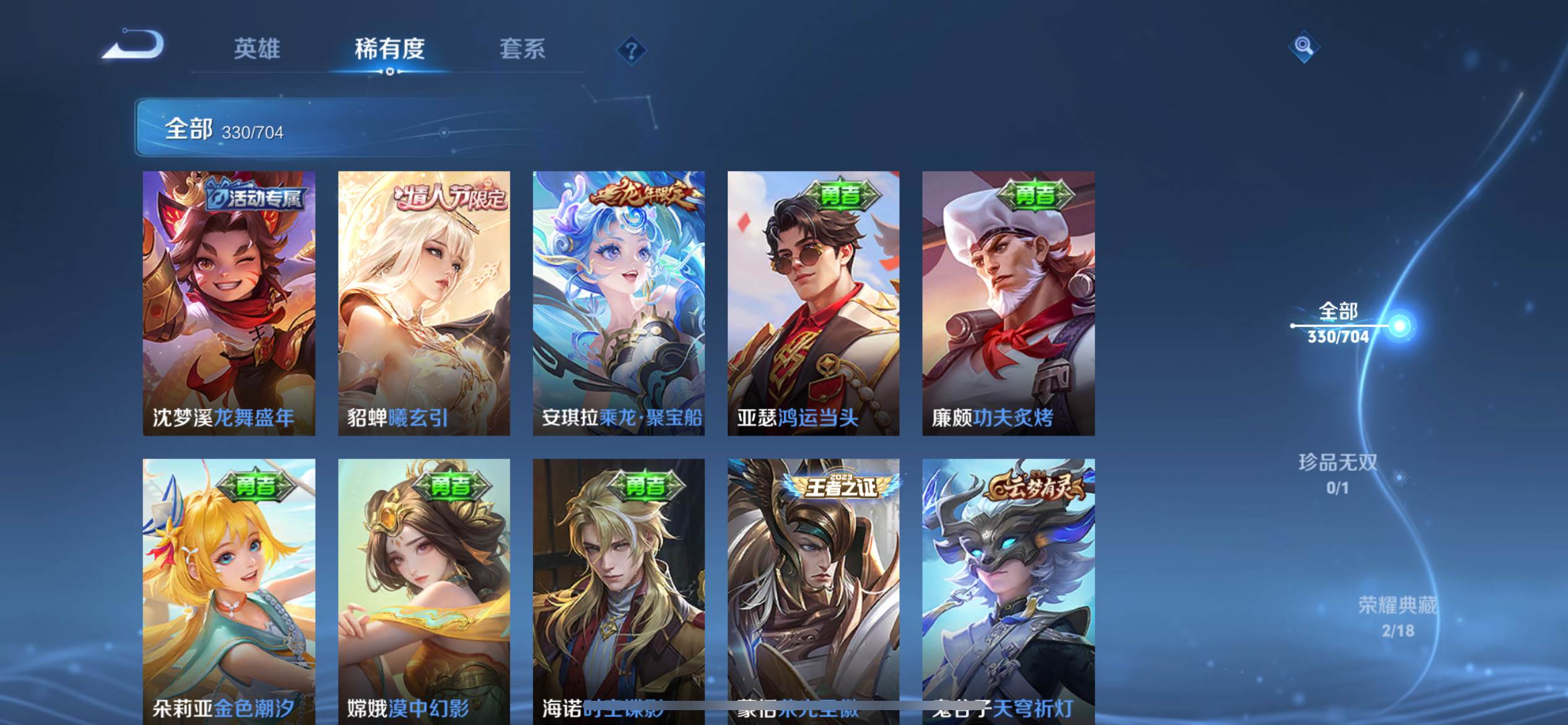The image size is (1568, 725).
Task: Go back using the return arrow
Action: [133, 45]
